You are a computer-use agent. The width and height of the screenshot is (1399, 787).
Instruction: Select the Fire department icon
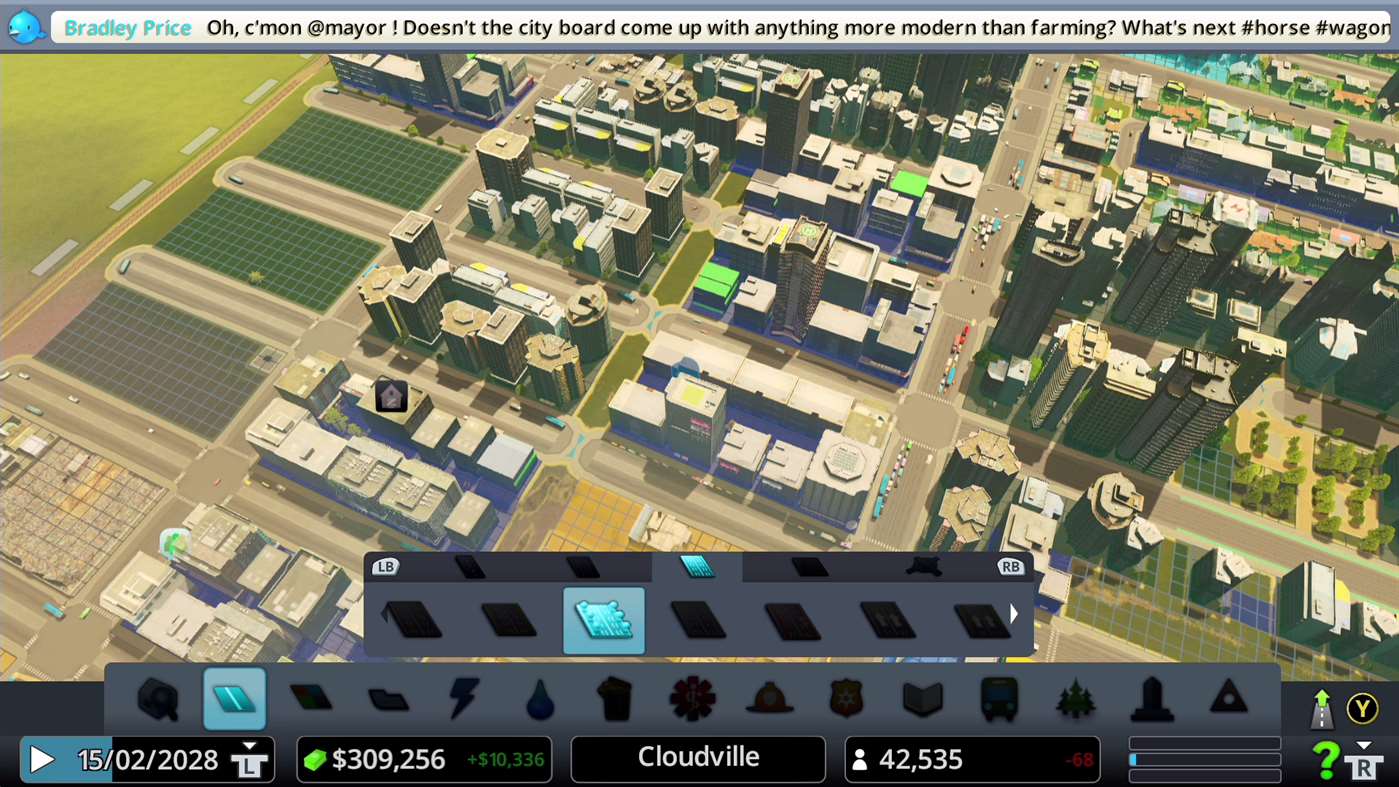pyautogui.click(x=769, y=700)
